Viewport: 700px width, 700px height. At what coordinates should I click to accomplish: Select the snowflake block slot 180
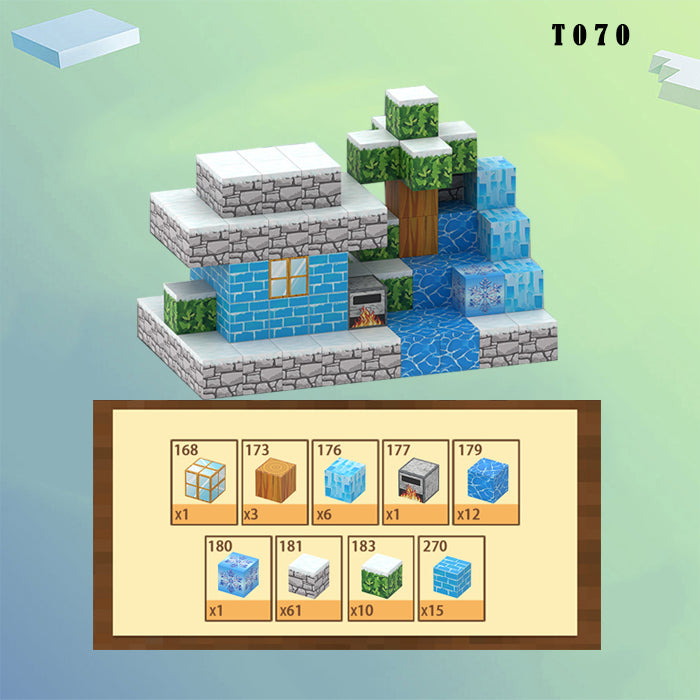pos(239,578)
